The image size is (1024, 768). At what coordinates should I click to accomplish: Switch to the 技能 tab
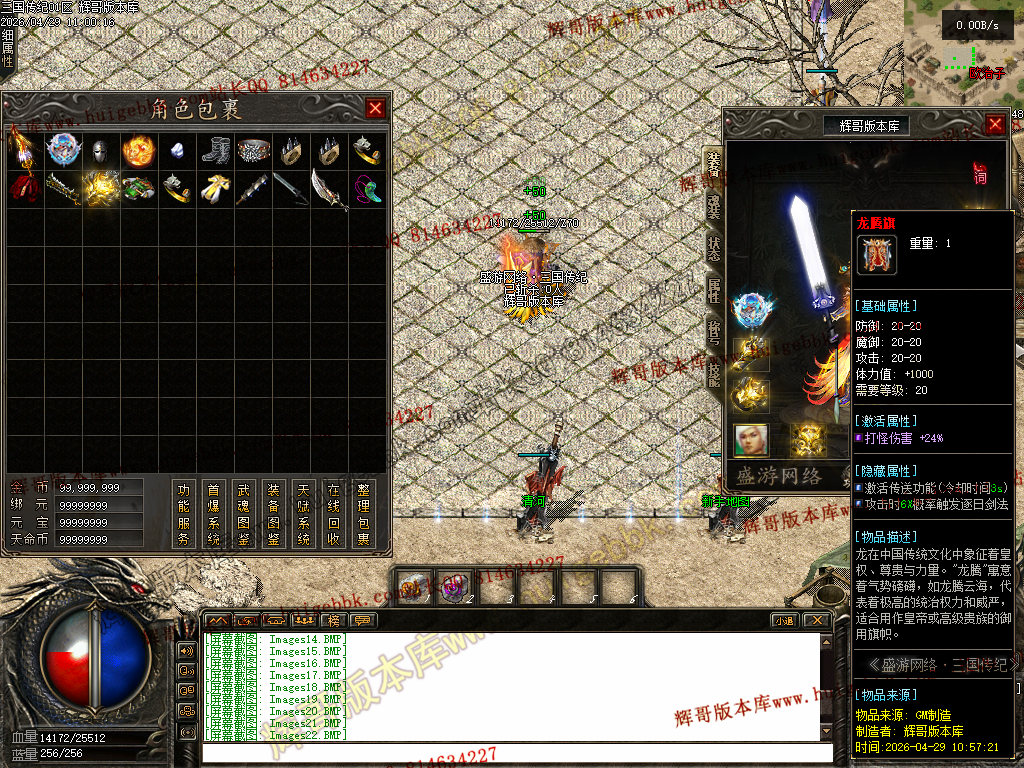(x=713, y=373)
